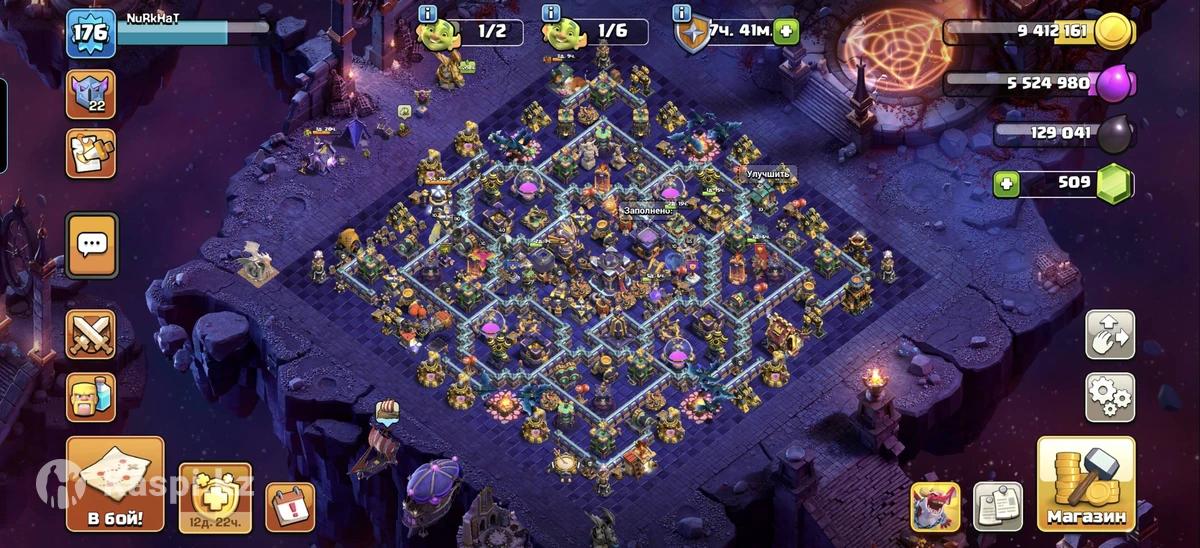The width and height of the screenshot is (1200, 548).
Task: Open the puzzle-piece icon below the trophy badge
Action: 91,153
